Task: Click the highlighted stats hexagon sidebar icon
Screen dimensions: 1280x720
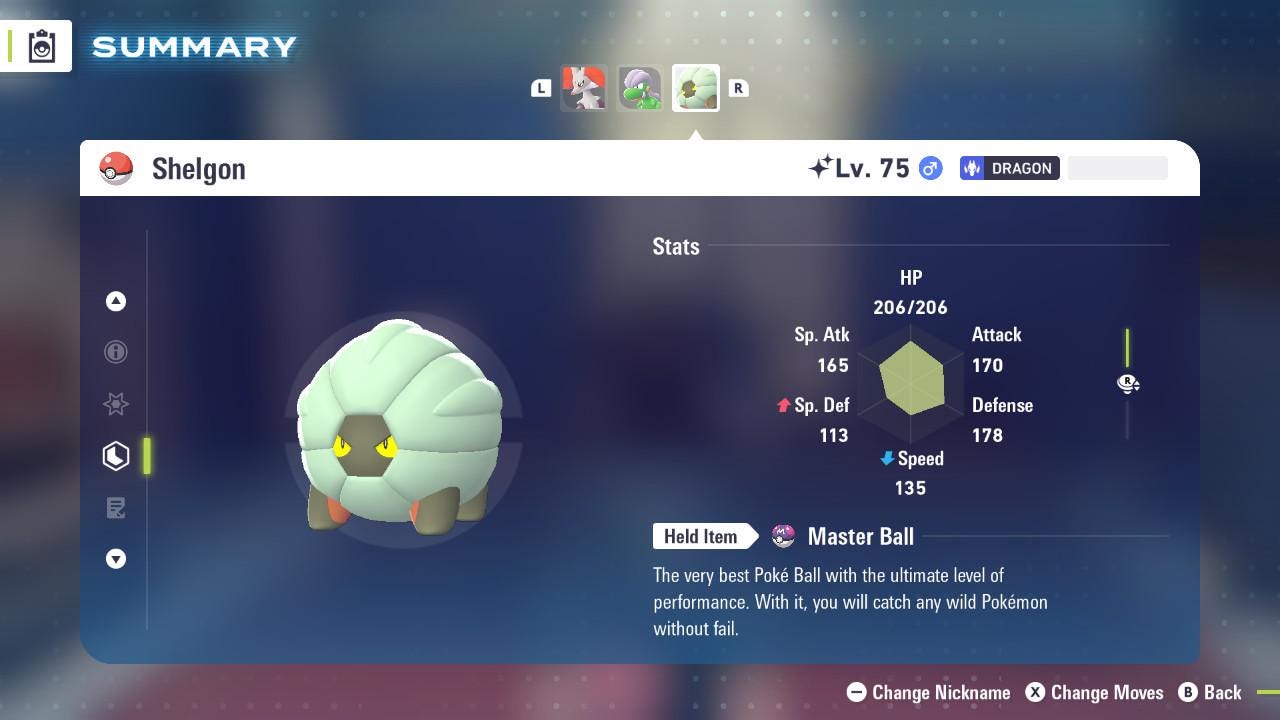Action: pos(116,456)
